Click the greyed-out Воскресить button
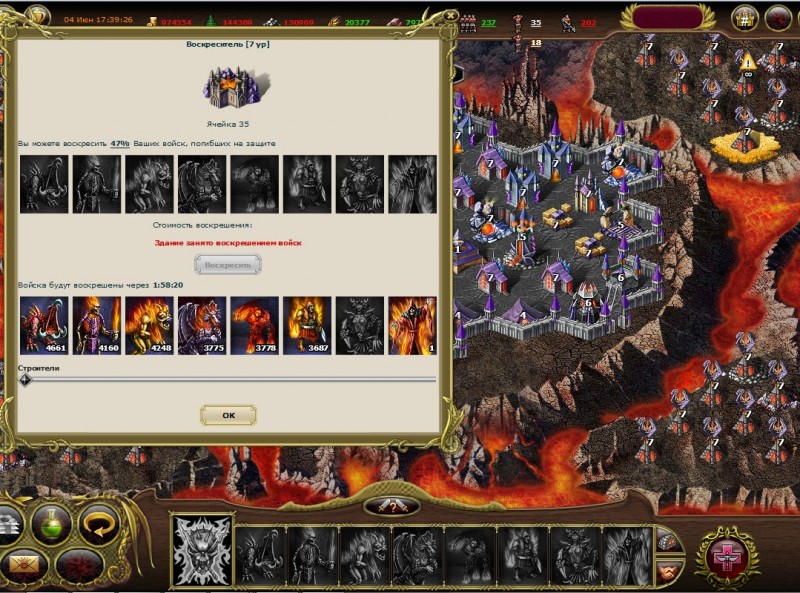 point(228,265)
